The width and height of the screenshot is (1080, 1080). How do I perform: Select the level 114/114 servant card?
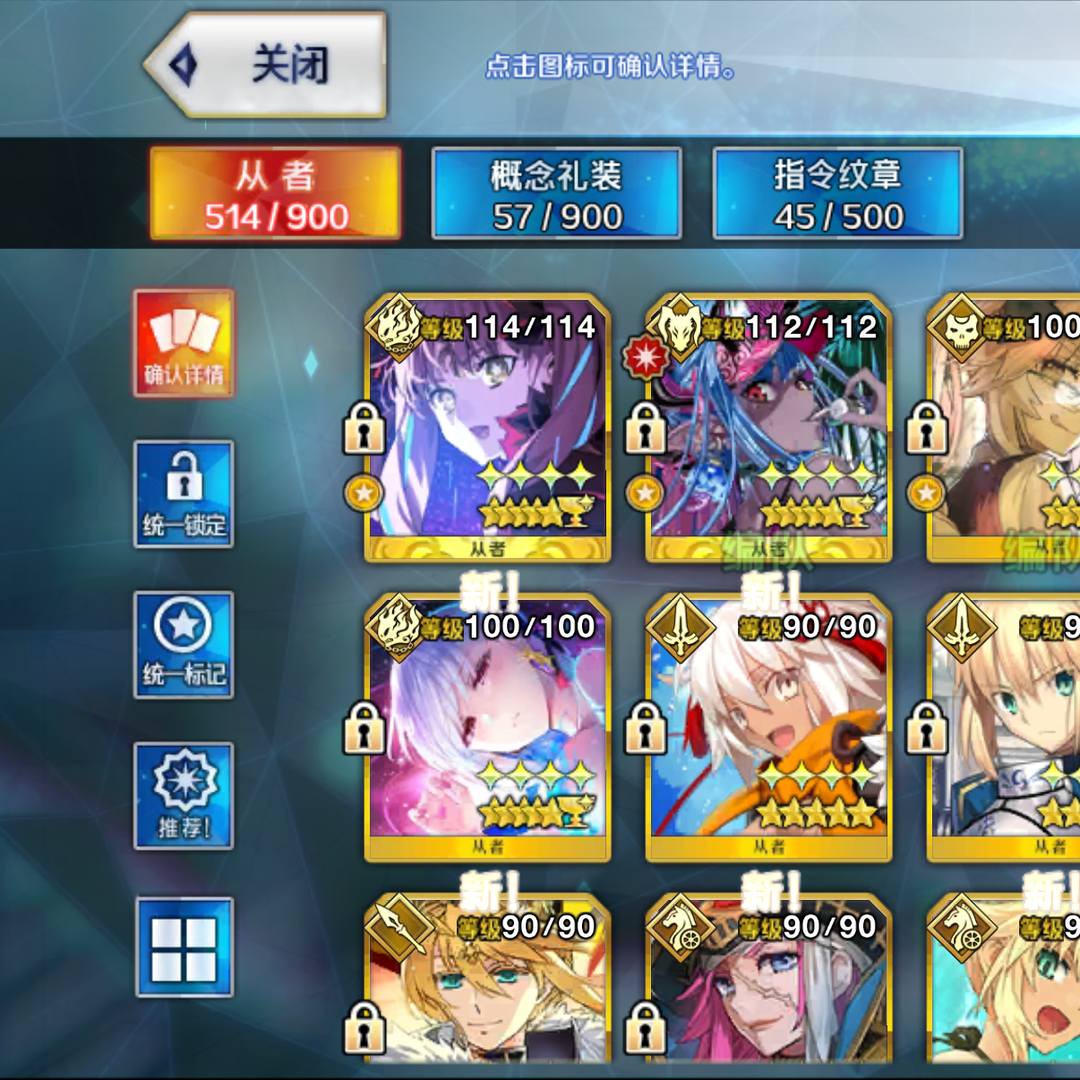(488, 428)
